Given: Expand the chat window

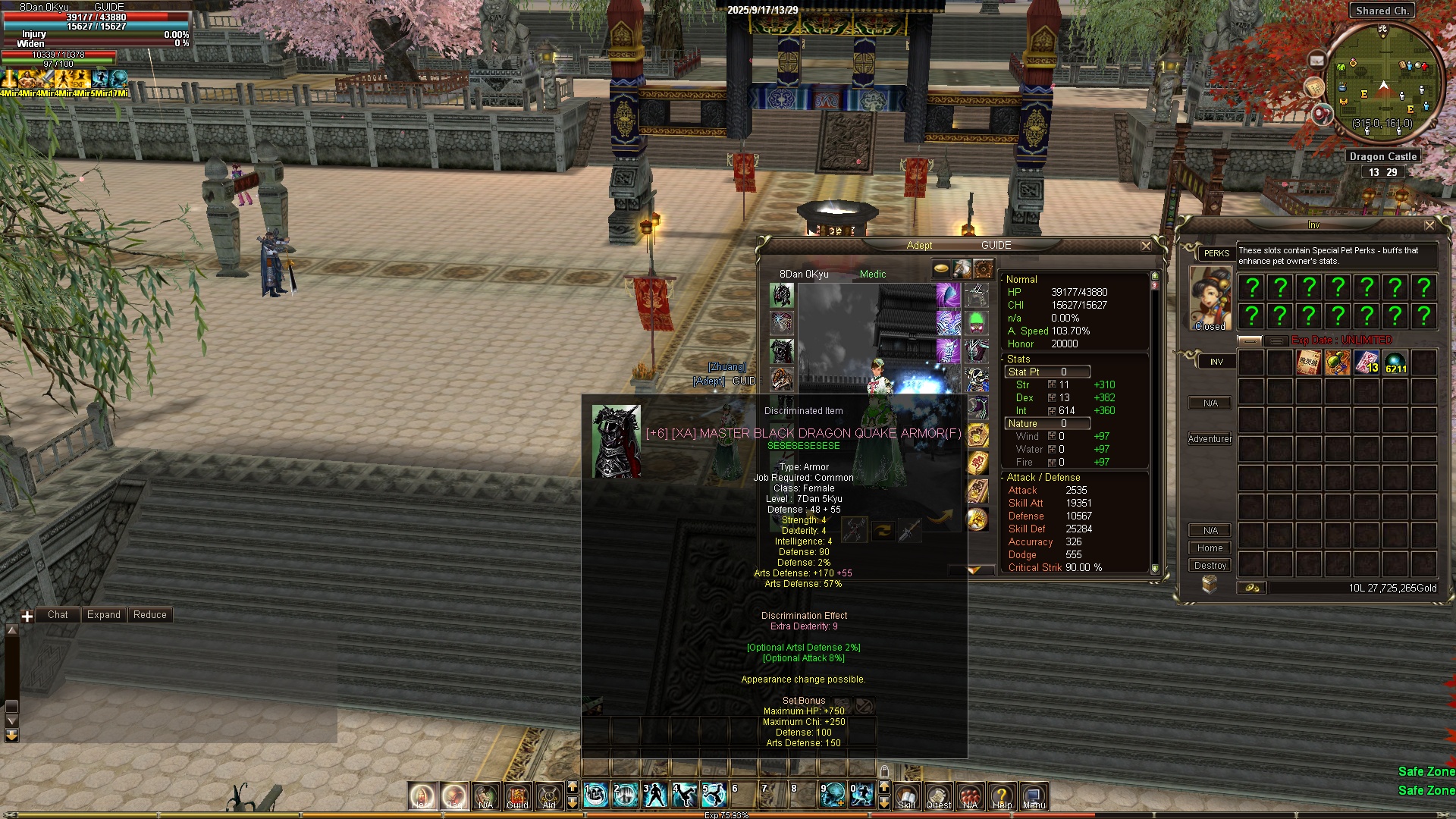Looking at the screenshot, I should click(x=103, y=615).
